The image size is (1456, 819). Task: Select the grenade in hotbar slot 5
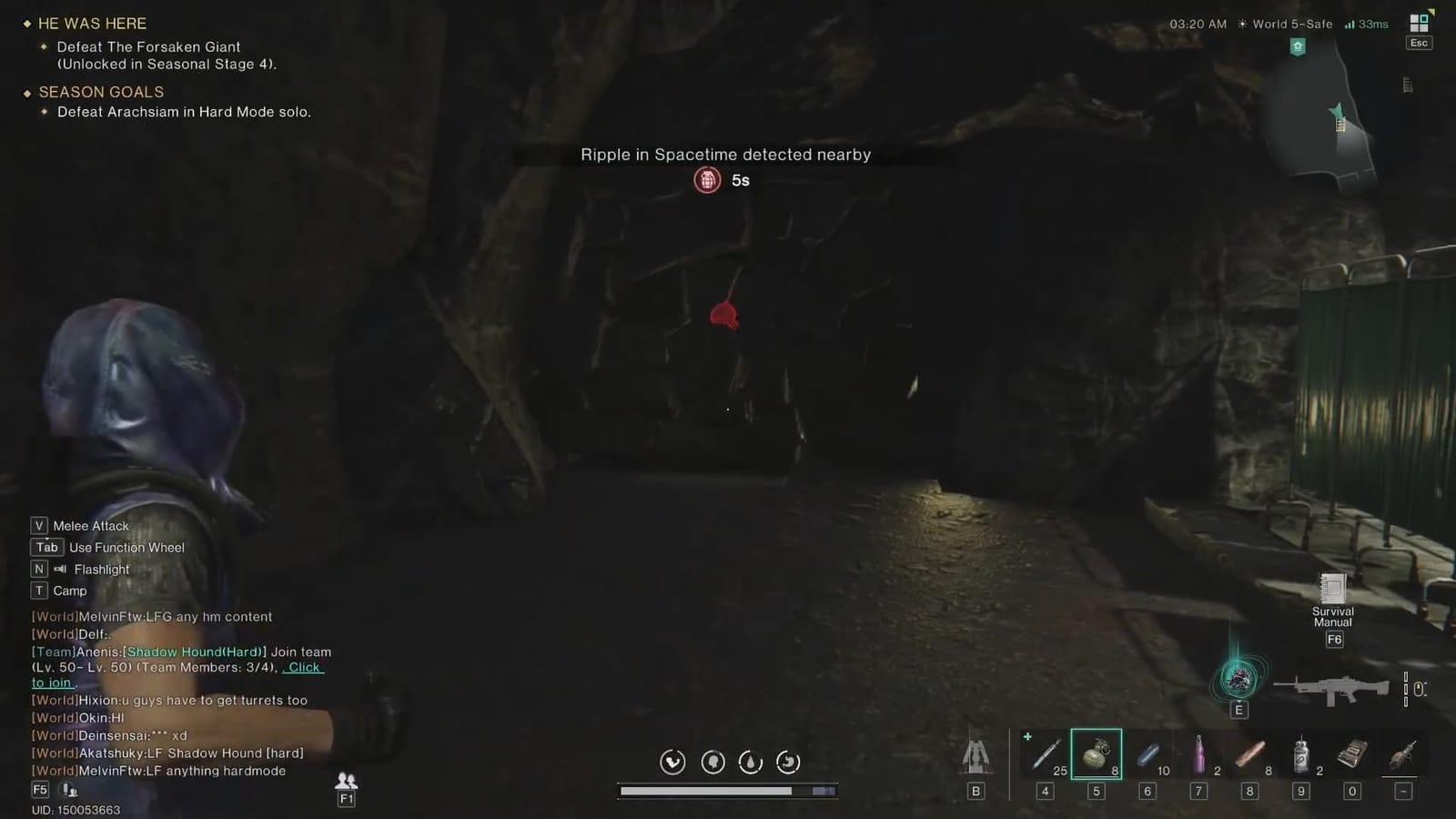1096,753
